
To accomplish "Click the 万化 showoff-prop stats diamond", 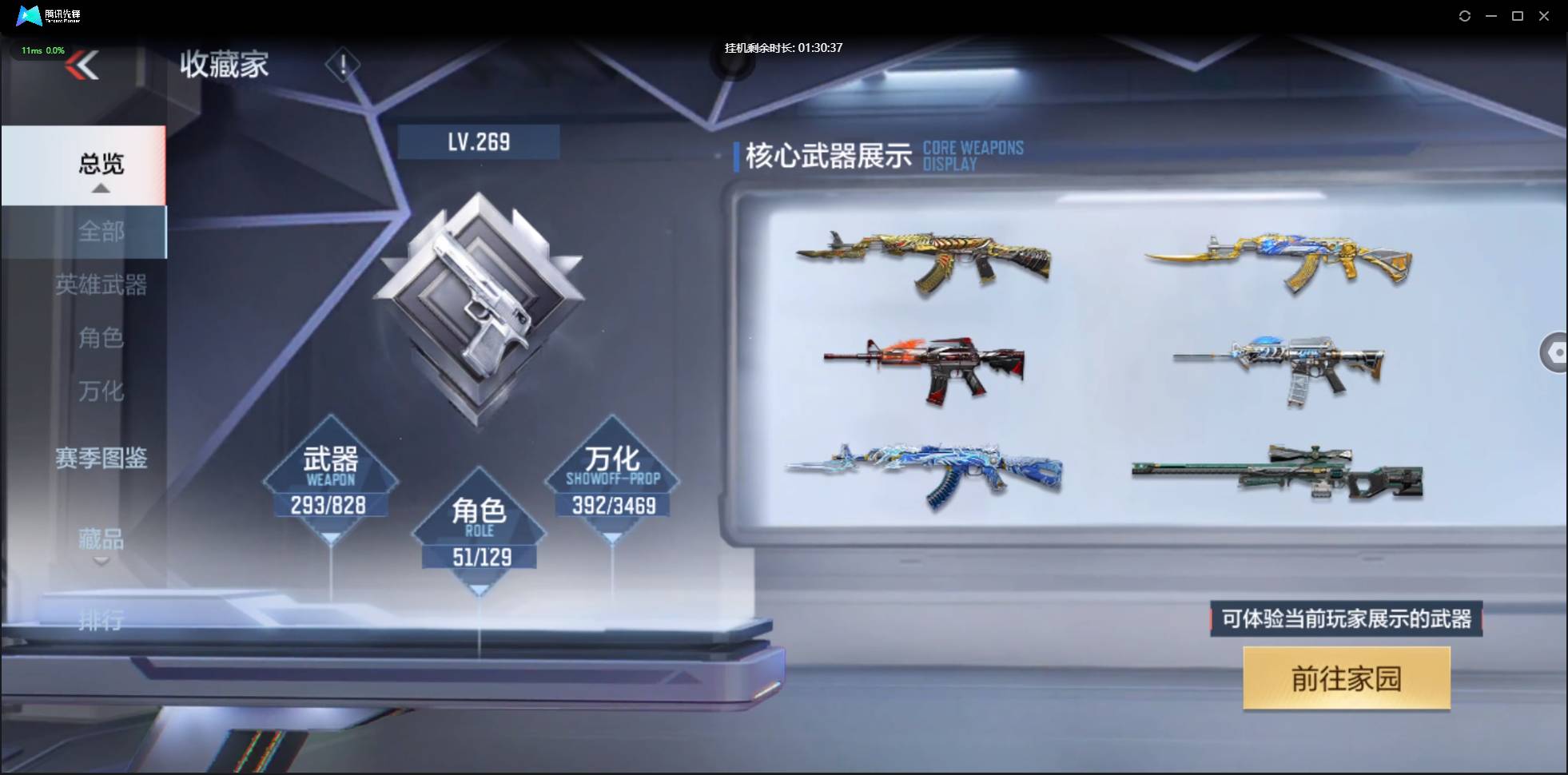I will [x=612, y=479].
